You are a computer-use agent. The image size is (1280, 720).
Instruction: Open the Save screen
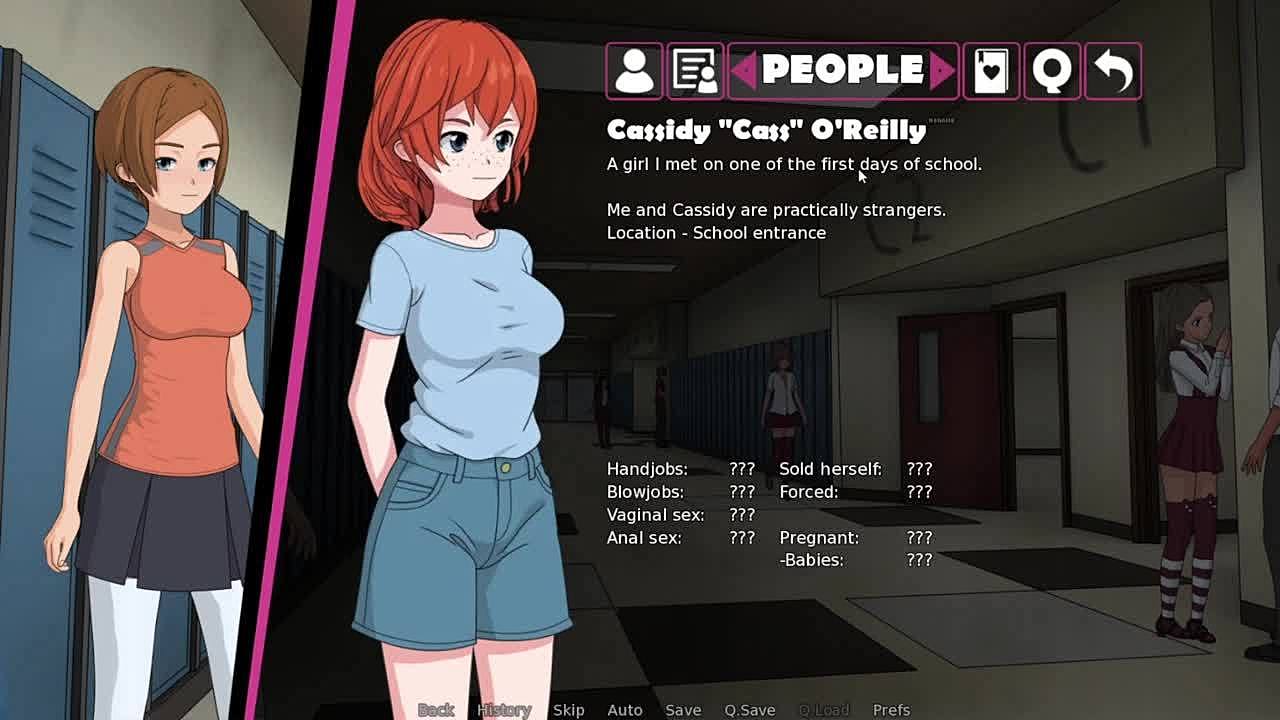[x=683, y=710]
